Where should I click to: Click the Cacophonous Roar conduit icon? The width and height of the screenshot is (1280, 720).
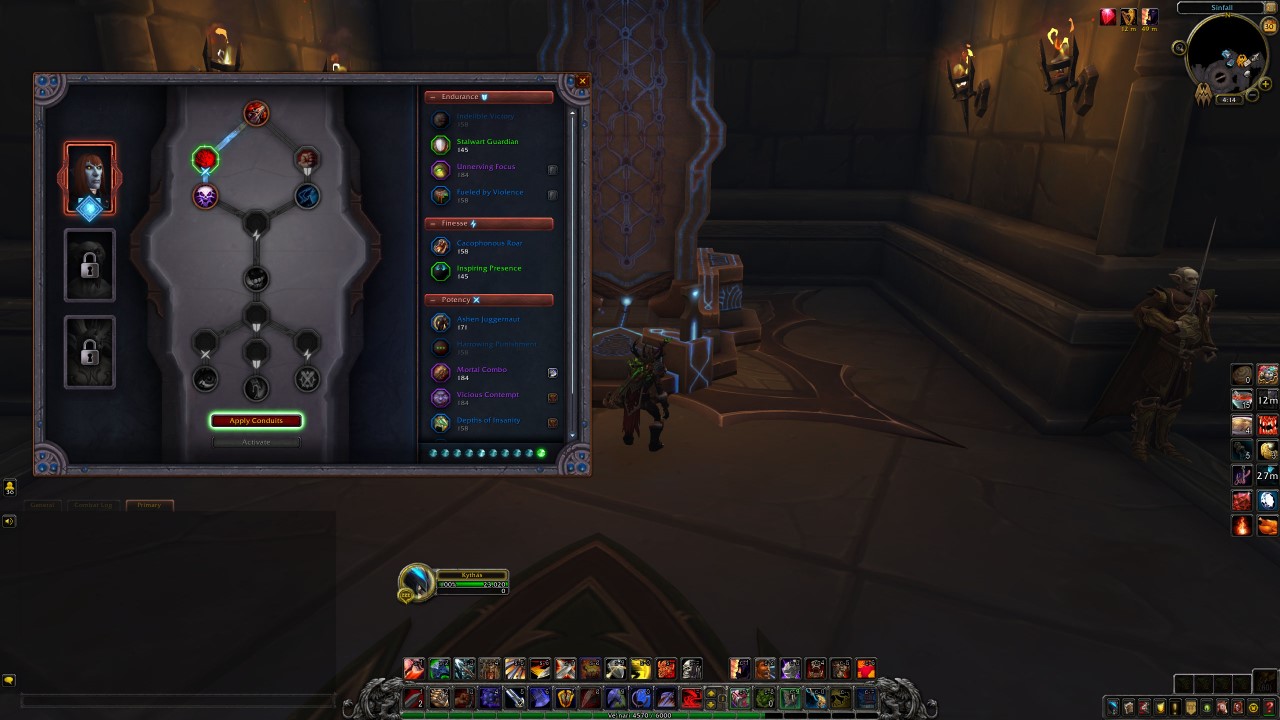tap(441, 247)
